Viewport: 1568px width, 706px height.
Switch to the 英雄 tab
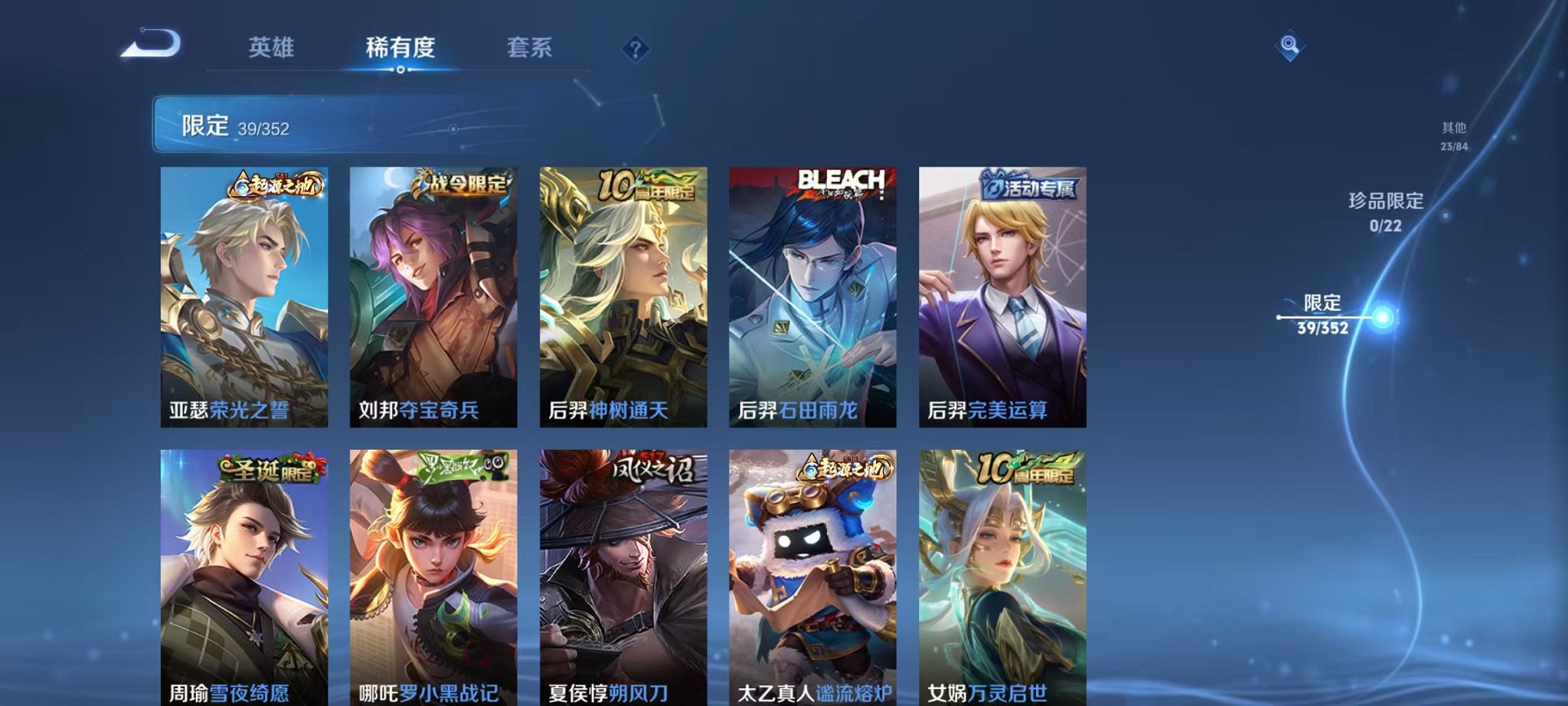pos(273,48)
